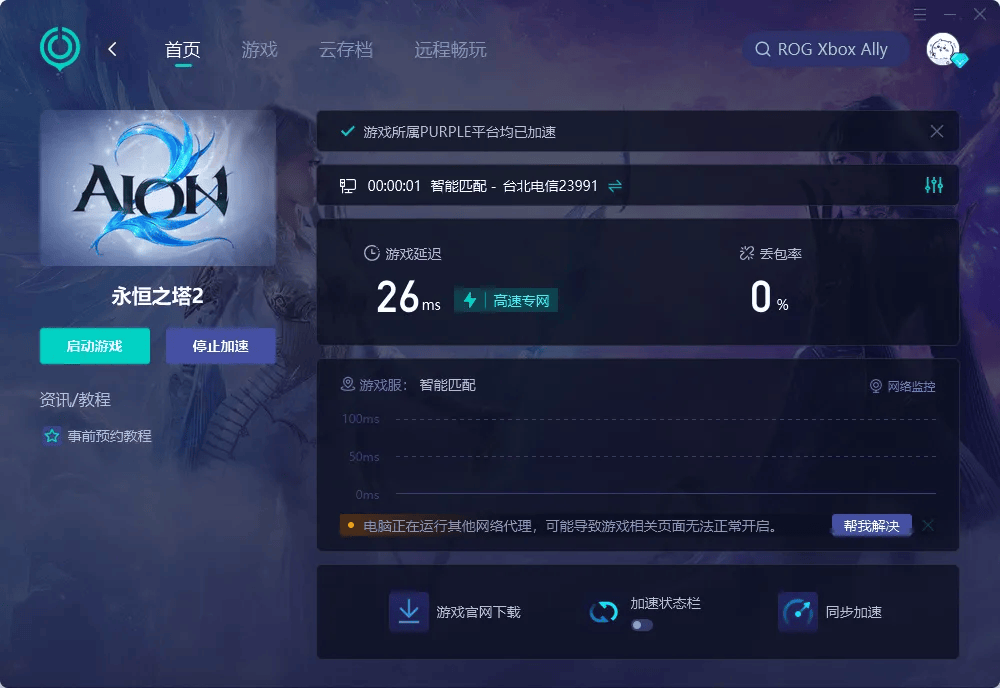Toggle the 加速状态栏 switch
The image size is (1000, 688).
pyautogui.click(x=642, y=624)
